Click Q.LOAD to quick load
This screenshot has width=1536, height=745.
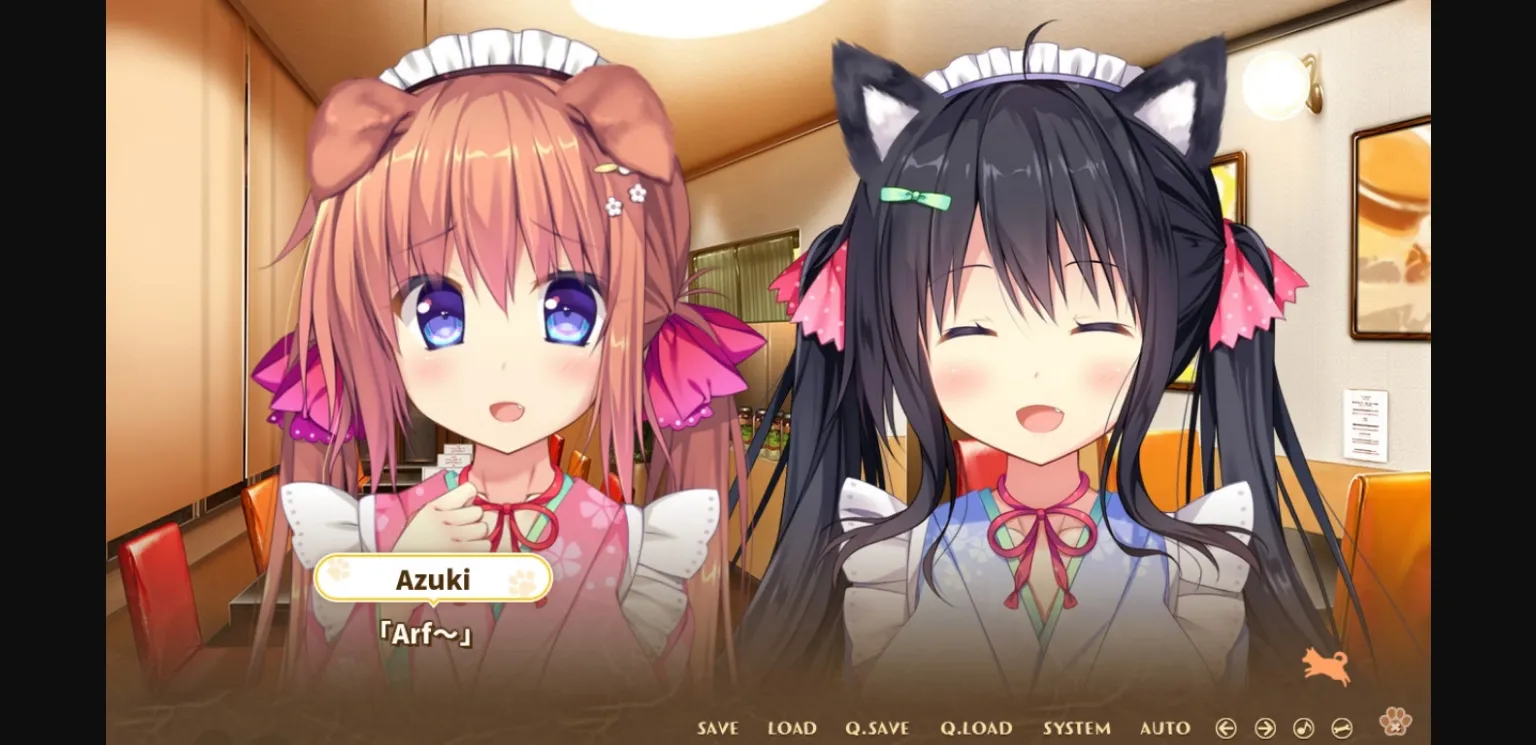977,727
